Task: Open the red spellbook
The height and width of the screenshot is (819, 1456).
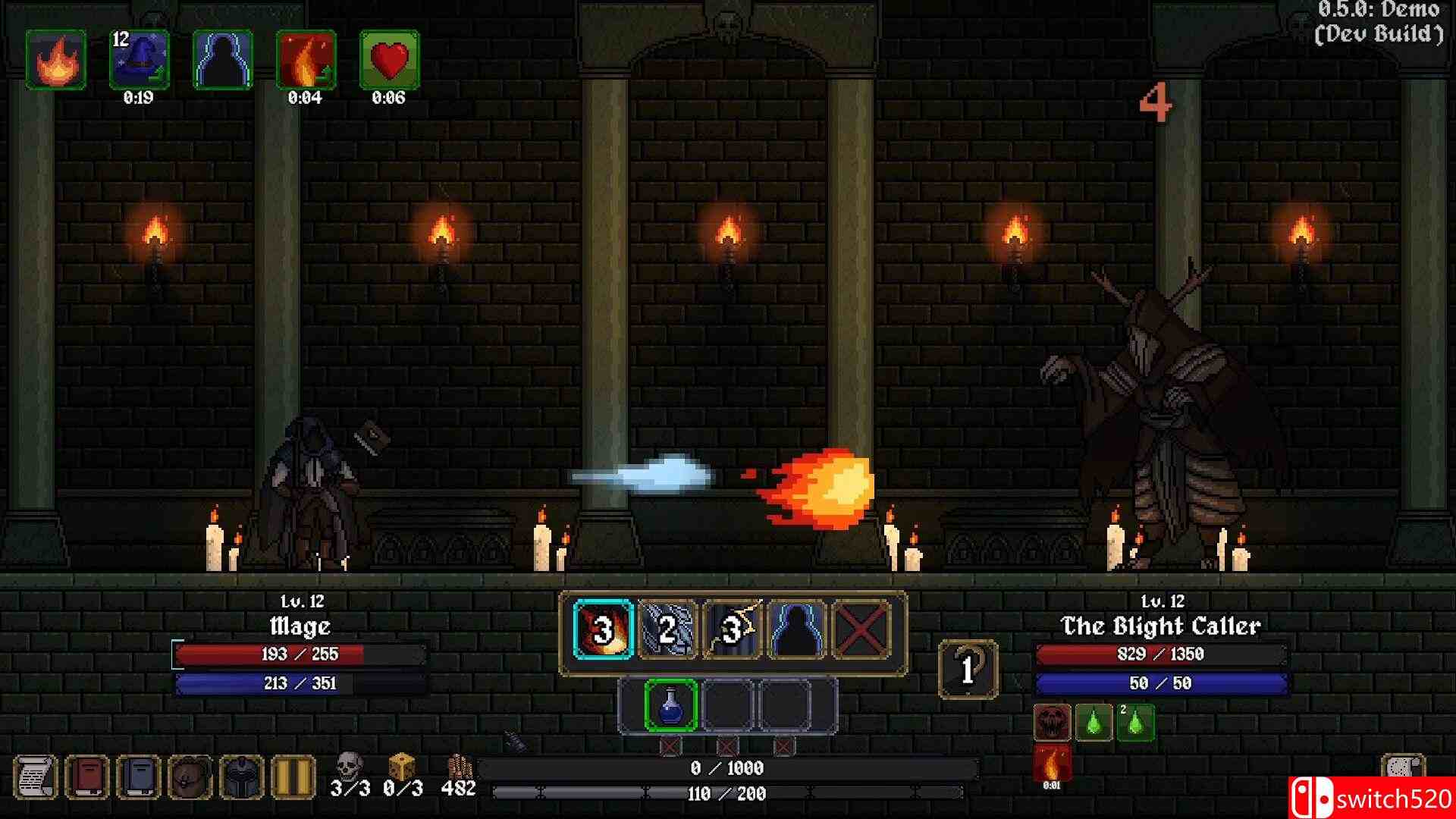Action: tap(87, 777)
